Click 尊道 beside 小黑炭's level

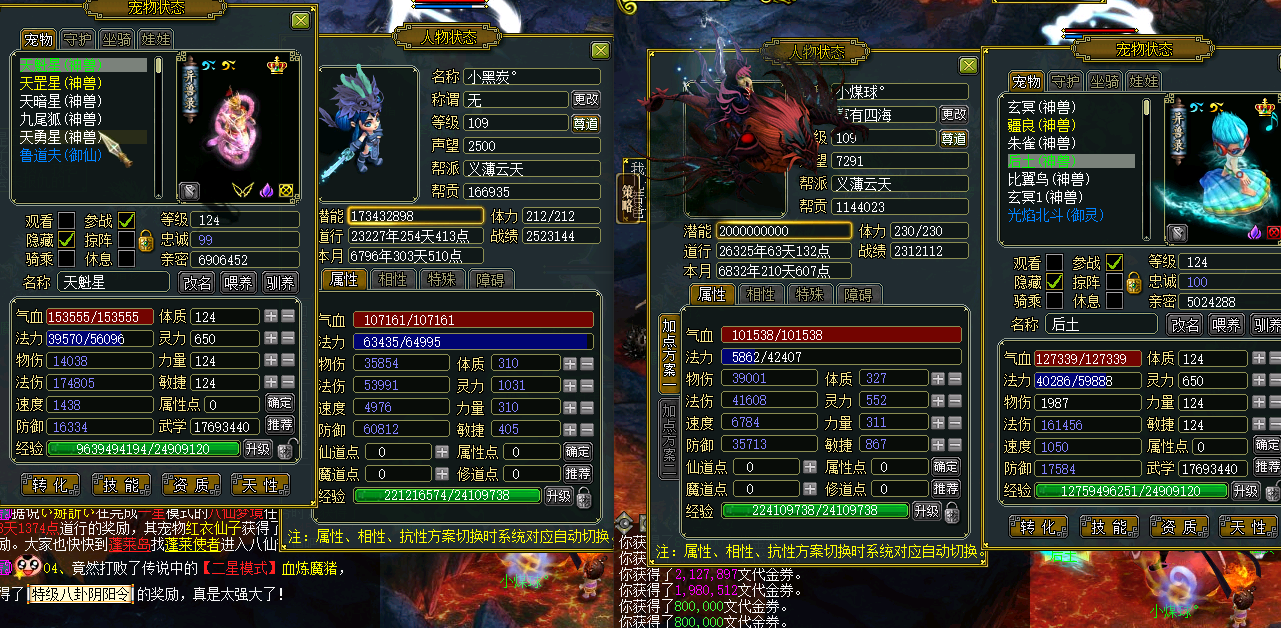[586, 123]
